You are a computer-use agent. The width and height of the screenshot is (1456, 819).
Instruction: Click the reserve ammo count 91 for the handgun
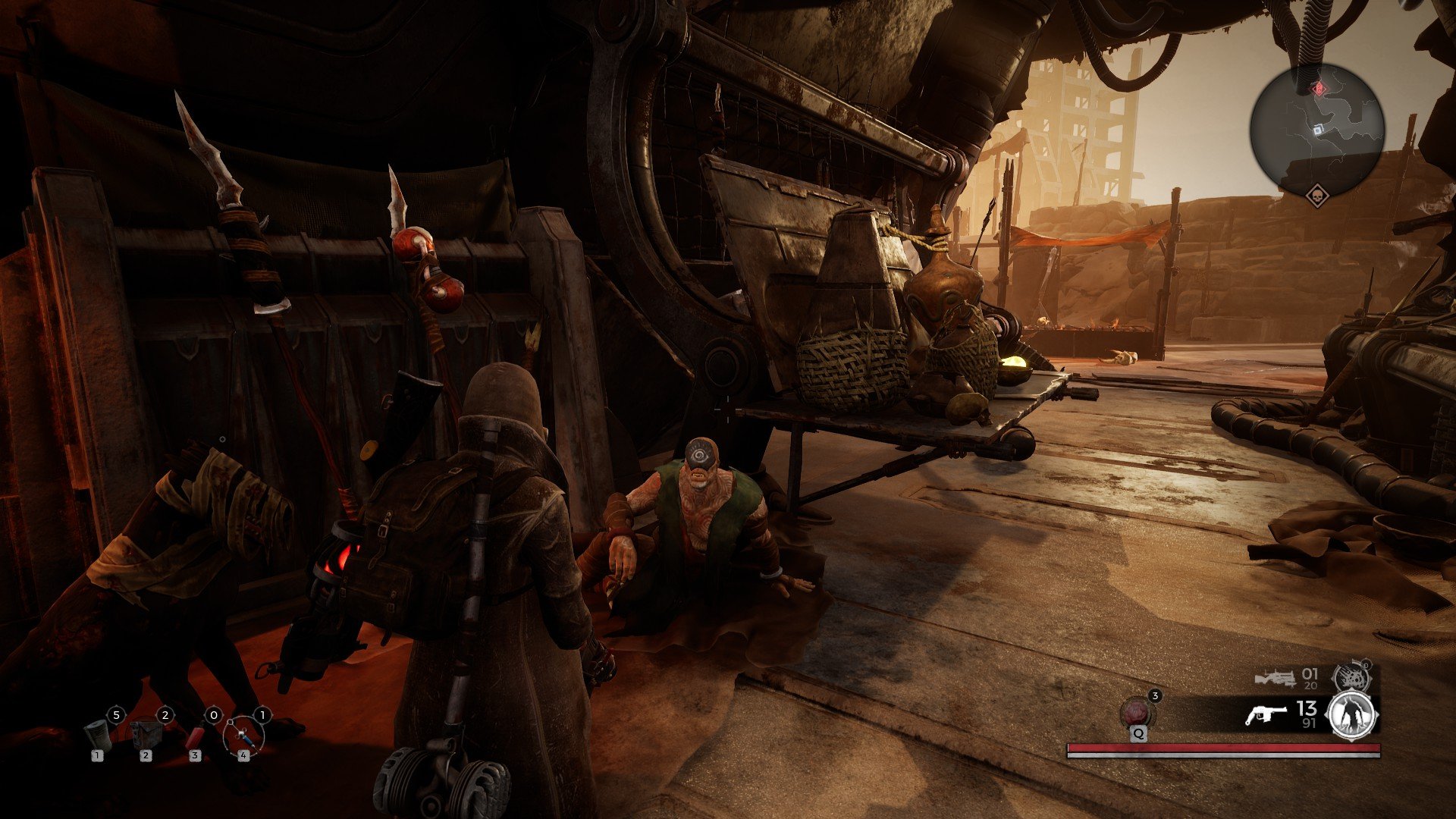[x=1309, y=723]
